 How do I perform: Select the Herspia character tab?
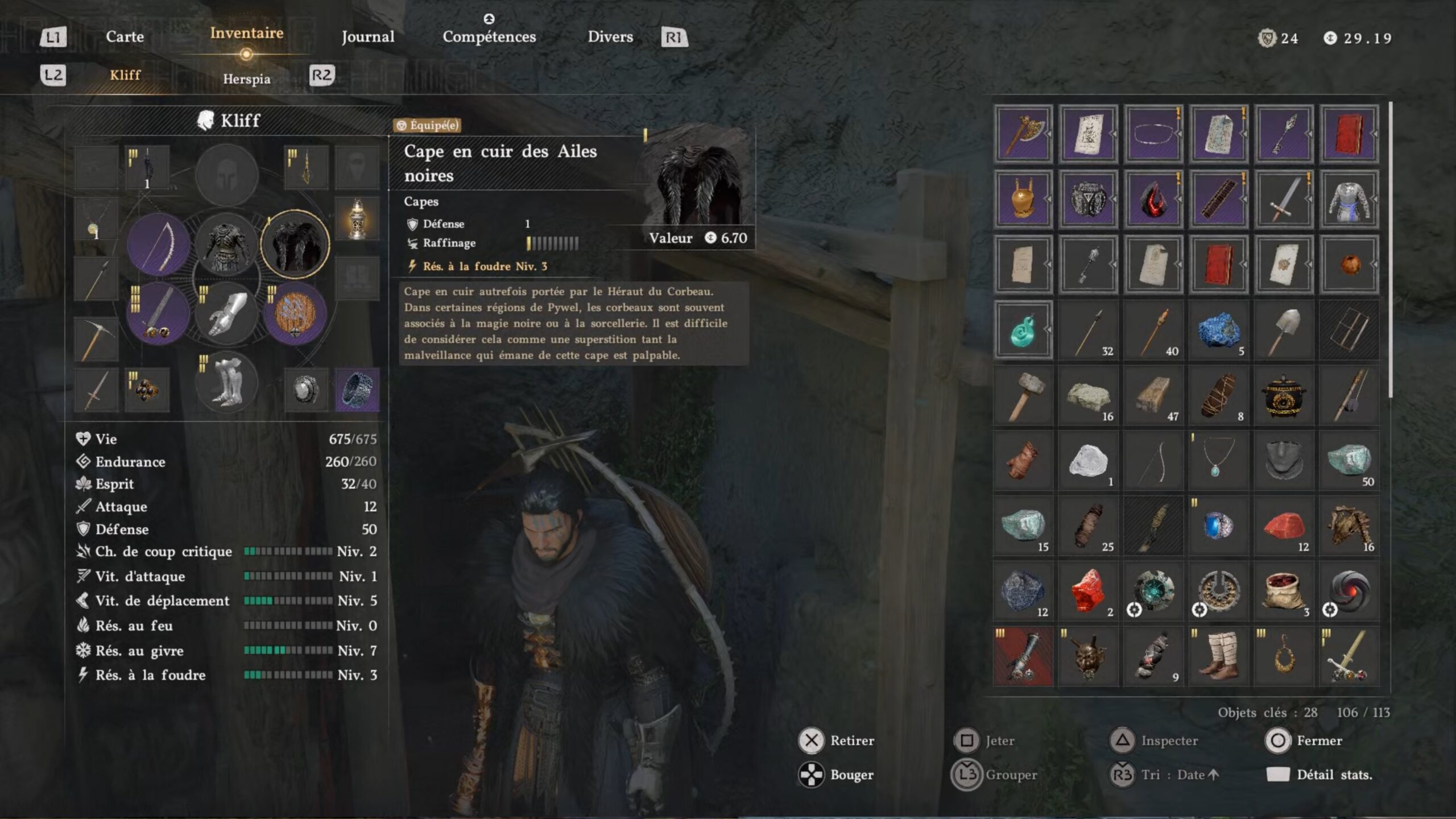[x=246, y=78]
